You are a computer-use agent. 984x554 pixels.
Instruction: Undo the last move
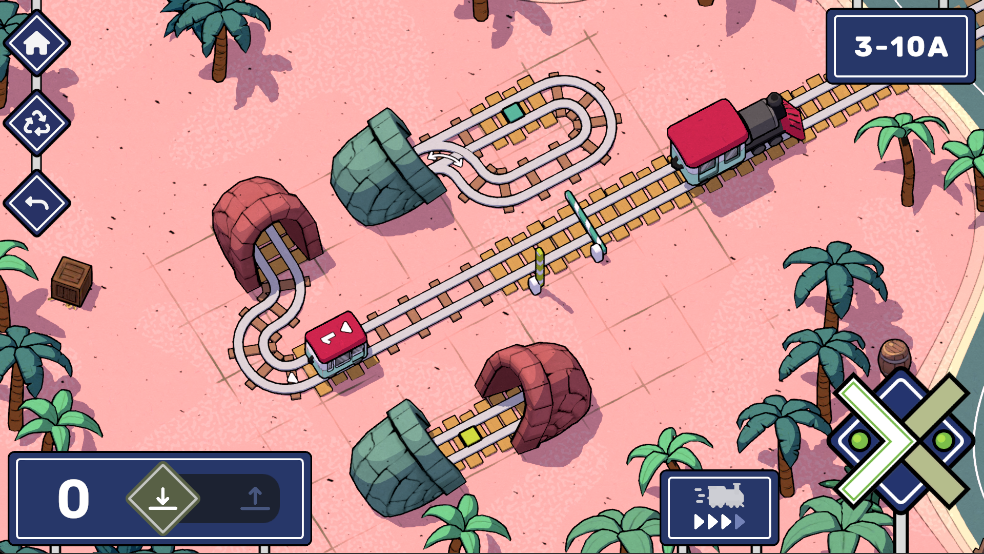pos(37,203)
